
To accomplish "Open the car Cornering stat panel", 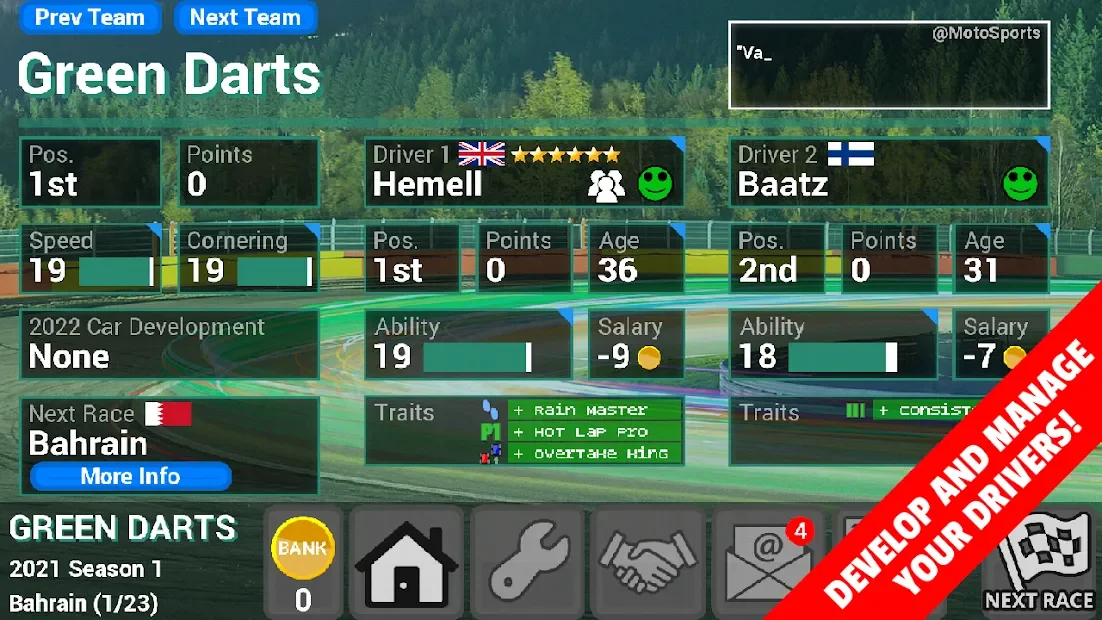I will point(249,258).
